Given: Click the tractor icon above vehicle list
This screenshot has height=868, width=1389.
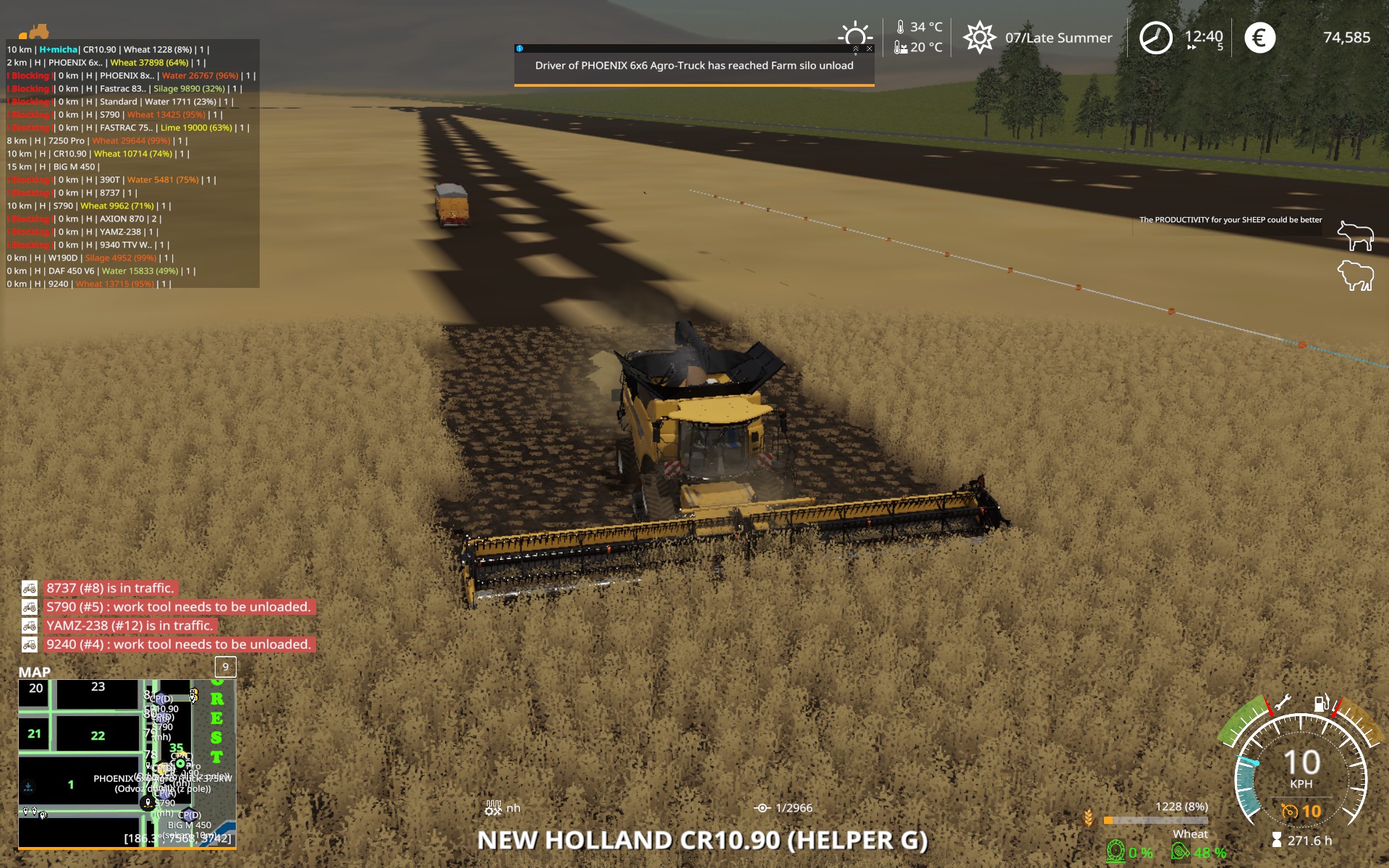Looking at the screenshot, I should pyautogui.click(x=35, y=33).
